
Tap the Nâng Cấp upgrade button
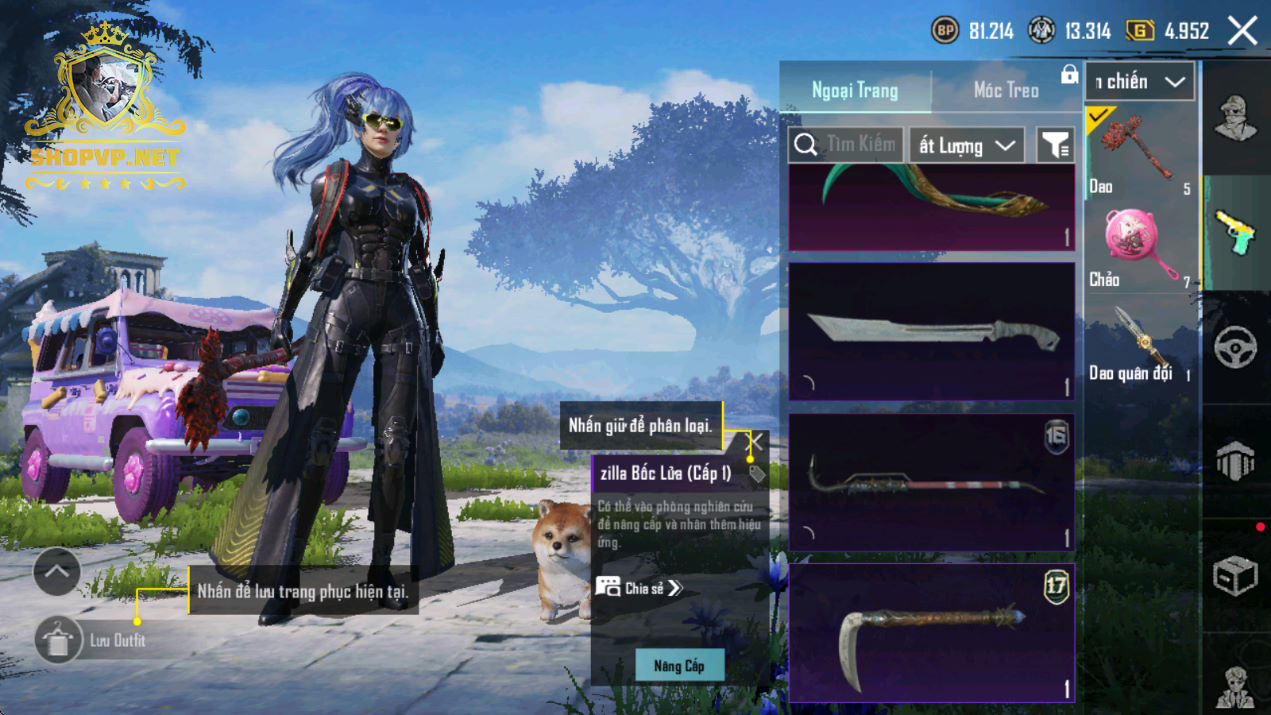coord(679,665)
